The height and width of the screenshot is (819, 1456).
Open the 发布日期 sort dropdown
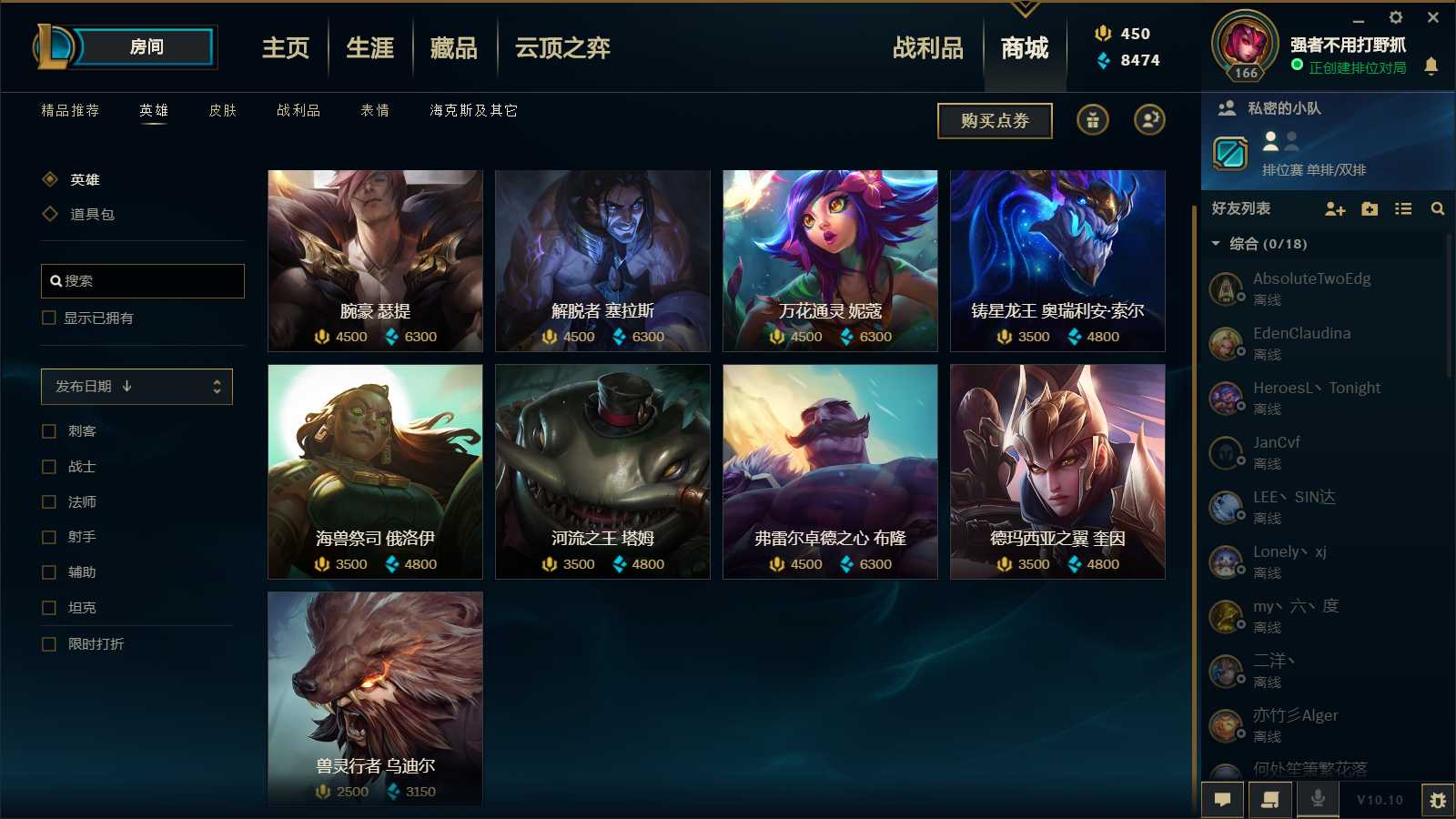(x=136, y=386)
